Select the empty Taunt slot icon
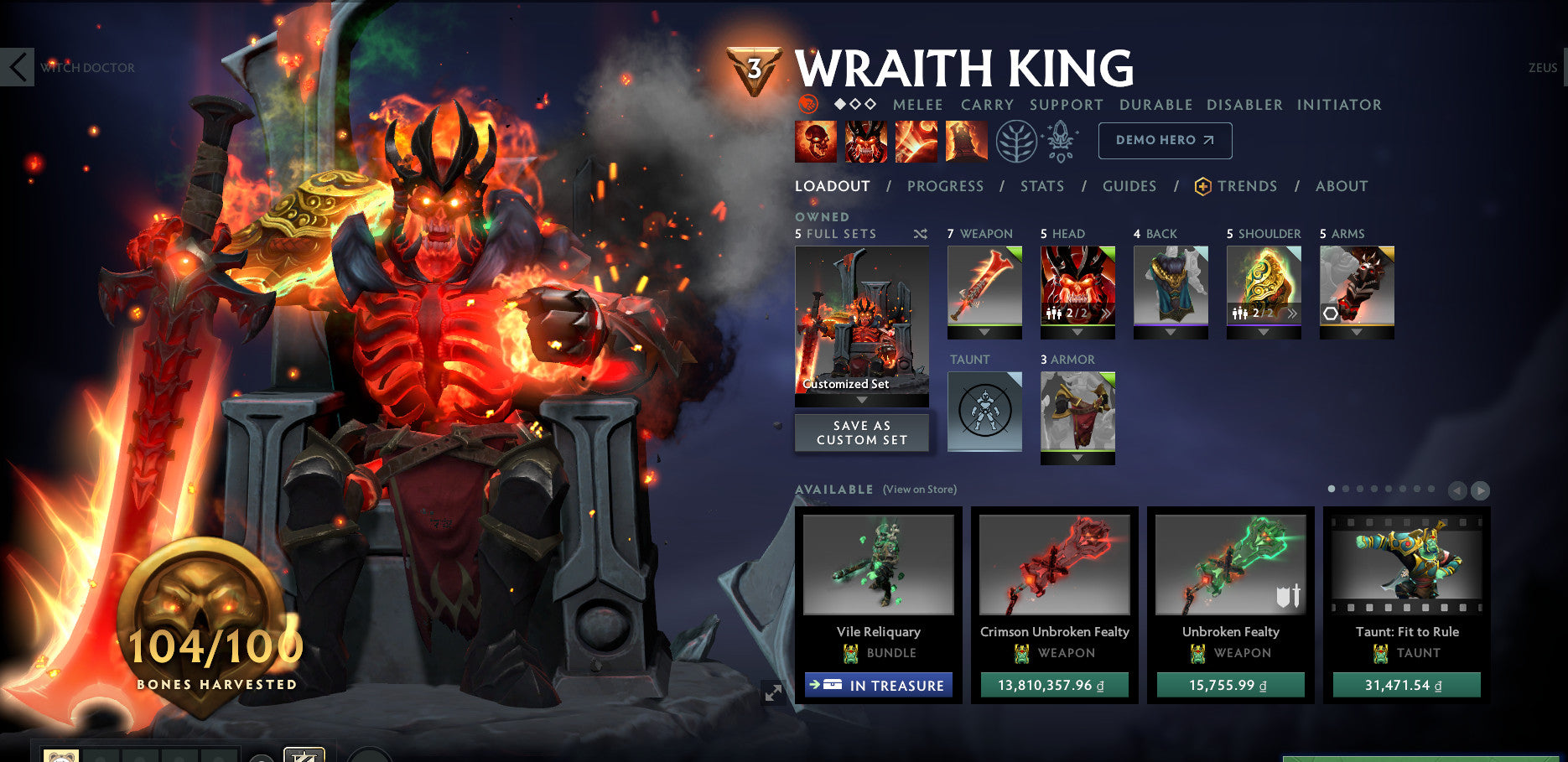The width and height of the screenshot is (1568, 762). [x=984, y=411]
